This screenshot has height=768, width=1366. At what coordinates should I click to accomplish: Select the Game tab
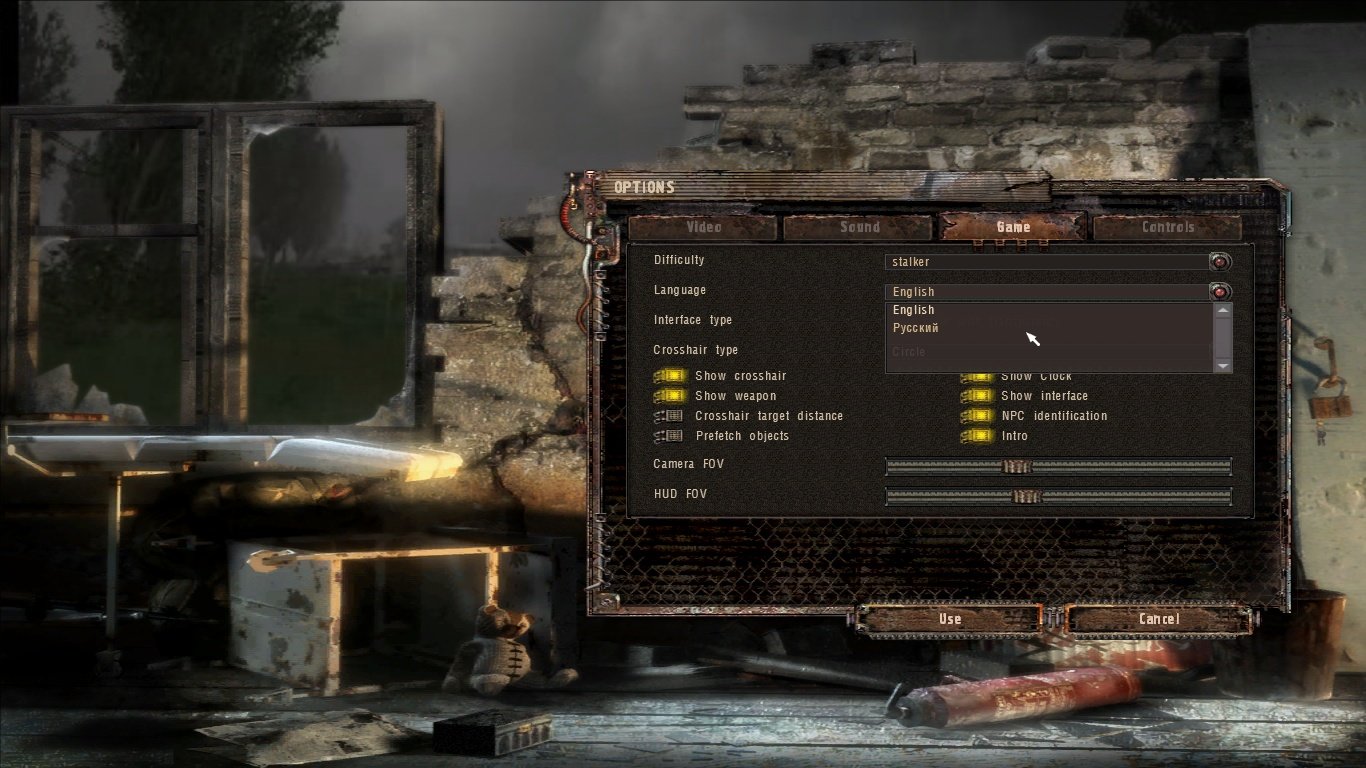1013,227
